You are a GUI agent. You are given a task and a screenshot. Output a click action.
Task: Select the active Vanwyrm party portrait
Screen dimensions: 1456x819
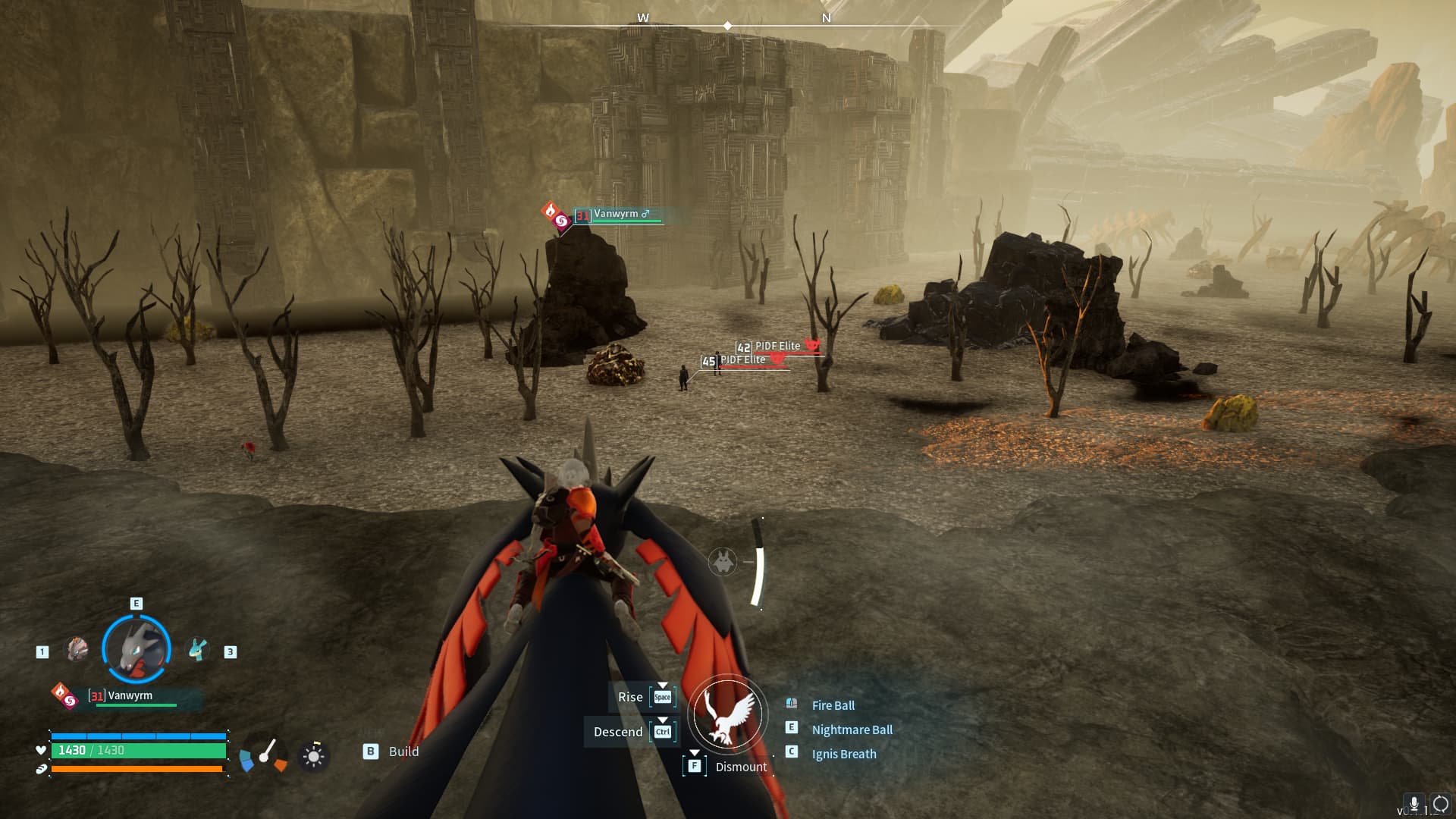click(136, 649)
